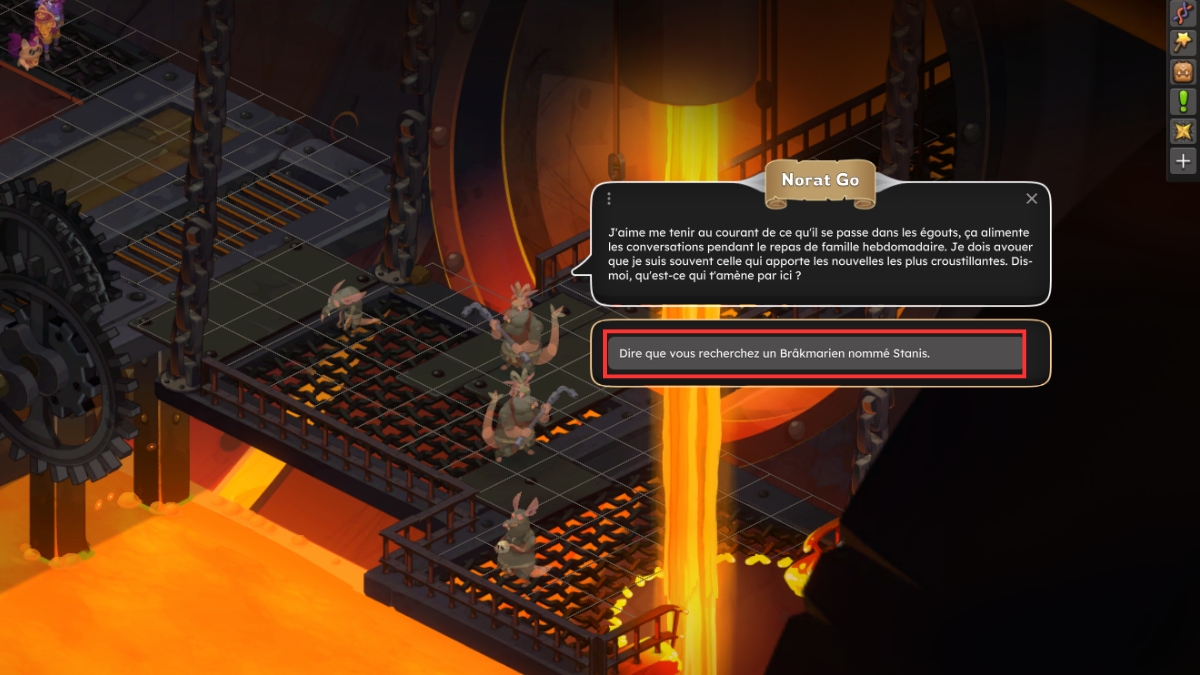This screenshot has height=675, width=1200.
Task: Add a shortcut with the plus button
Action: [1183, 160]
